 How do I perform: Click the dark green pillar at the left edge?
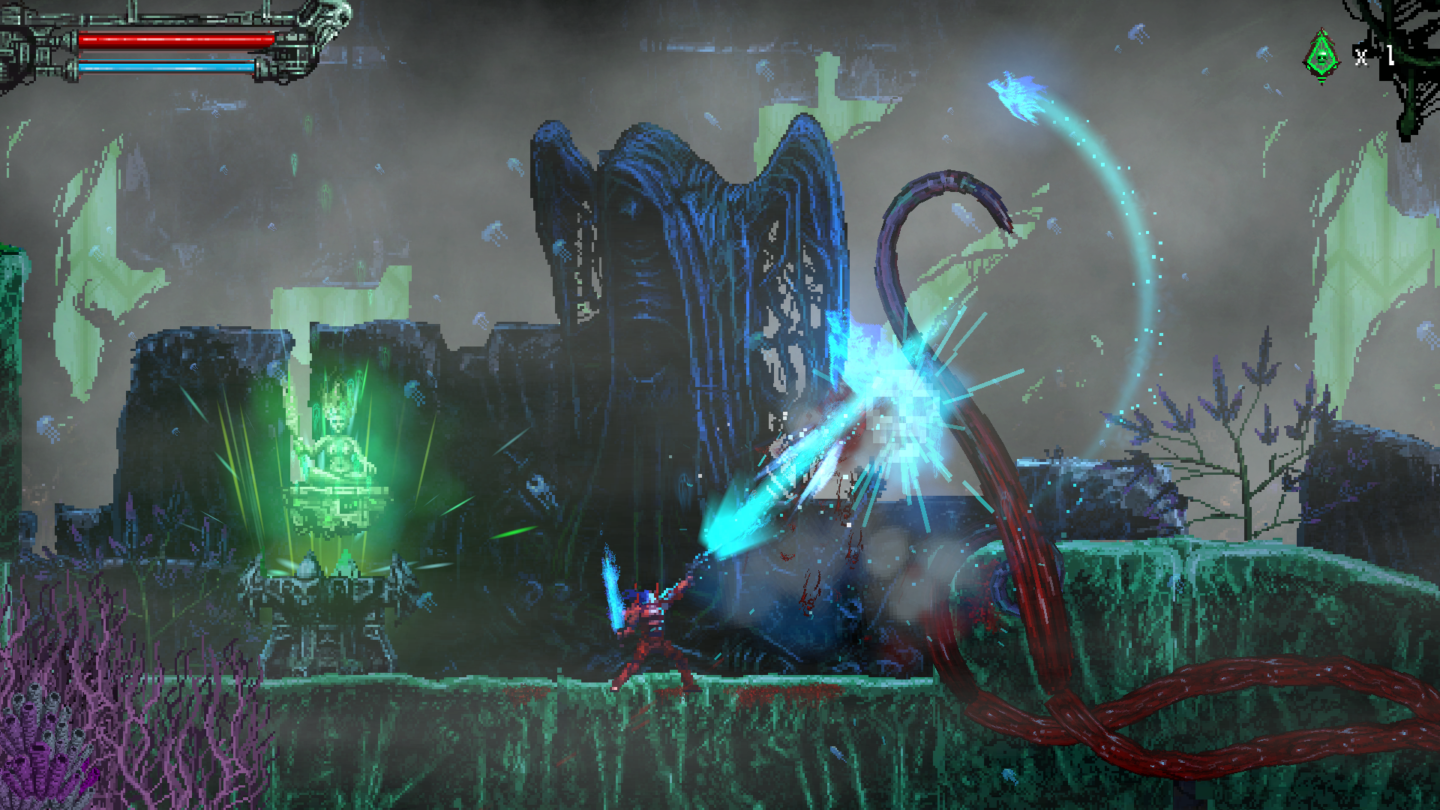coord(12,400)
